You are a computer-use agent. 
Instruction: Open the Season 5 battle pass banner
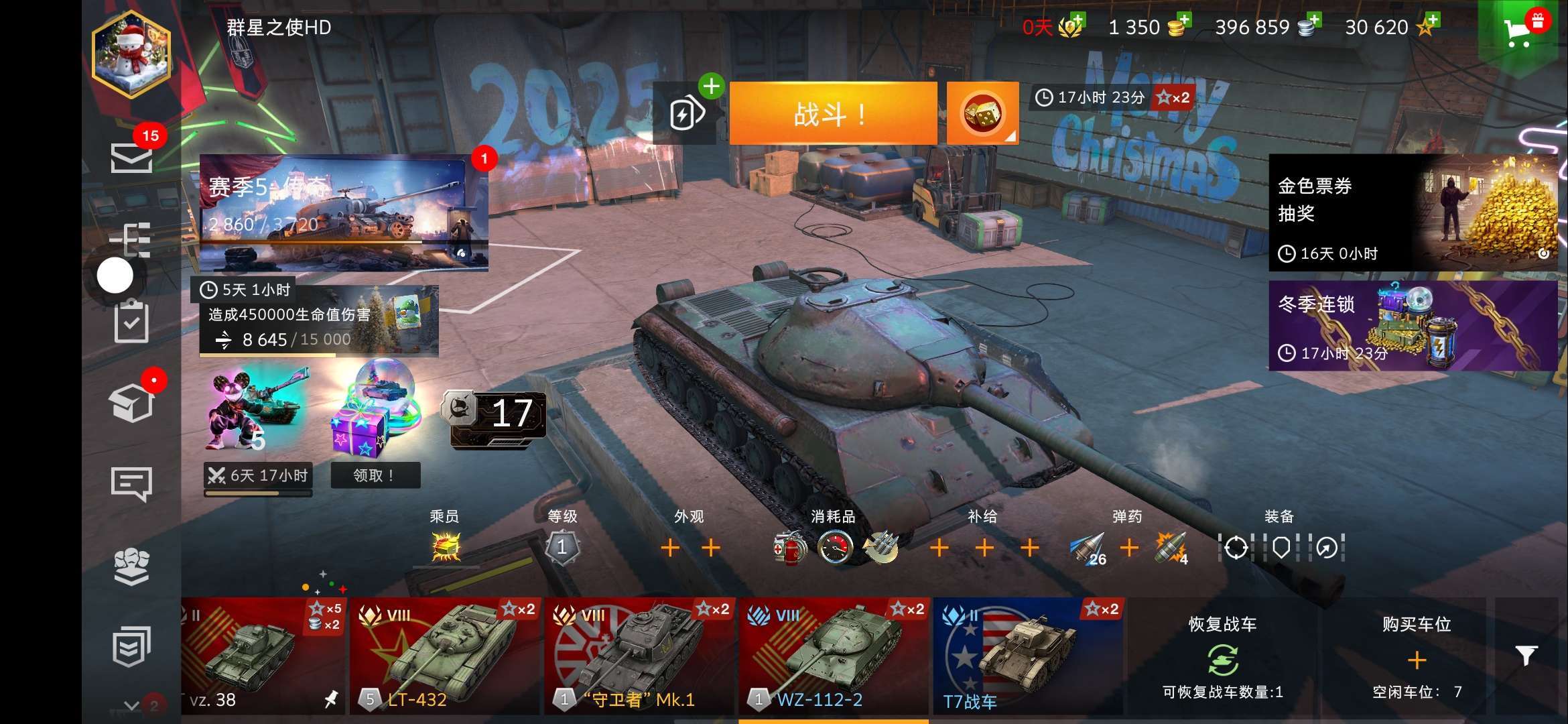click(343, 212)
